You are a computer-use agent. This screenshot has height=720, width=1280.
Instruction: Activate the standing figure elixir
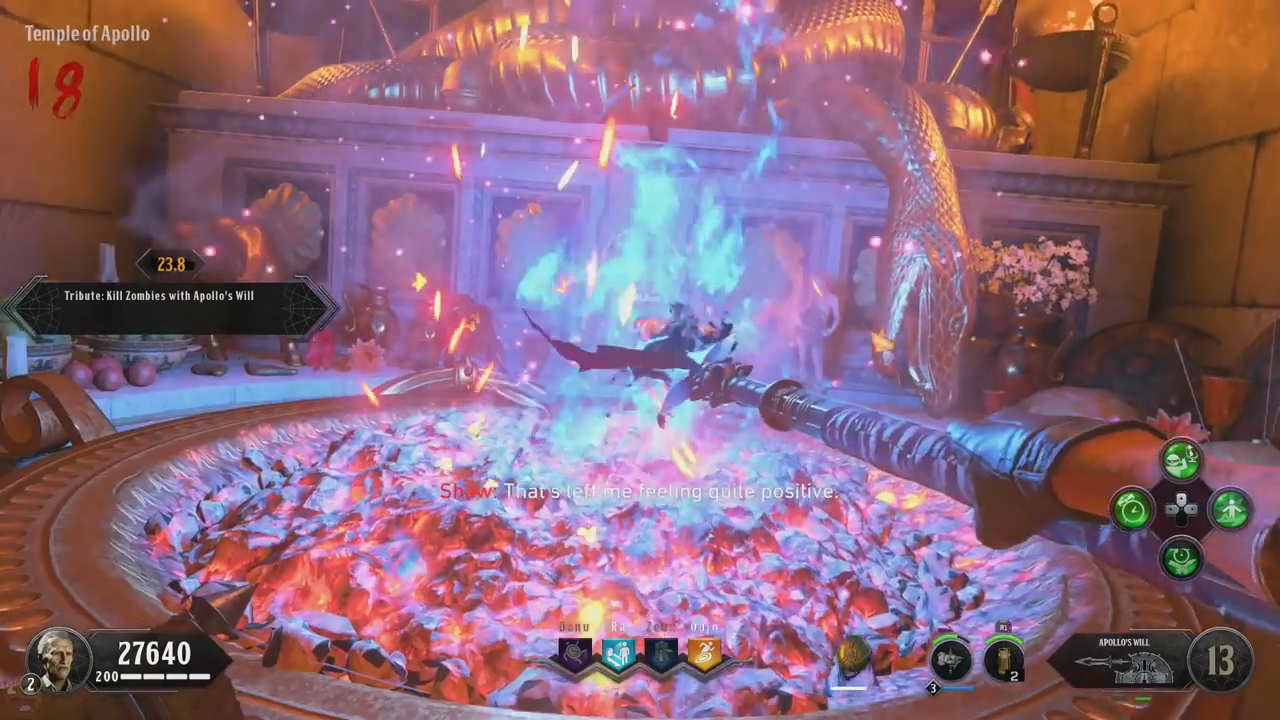(x=1229, y=508)
